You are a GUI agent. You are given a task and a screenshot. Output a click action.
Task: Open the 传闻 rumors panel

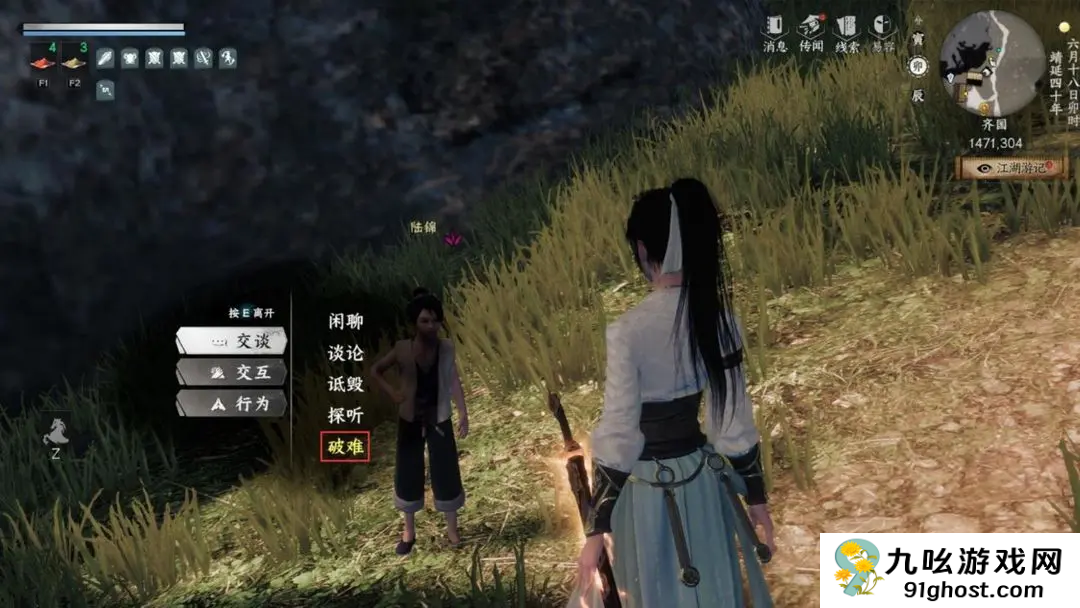click(811, 32)
